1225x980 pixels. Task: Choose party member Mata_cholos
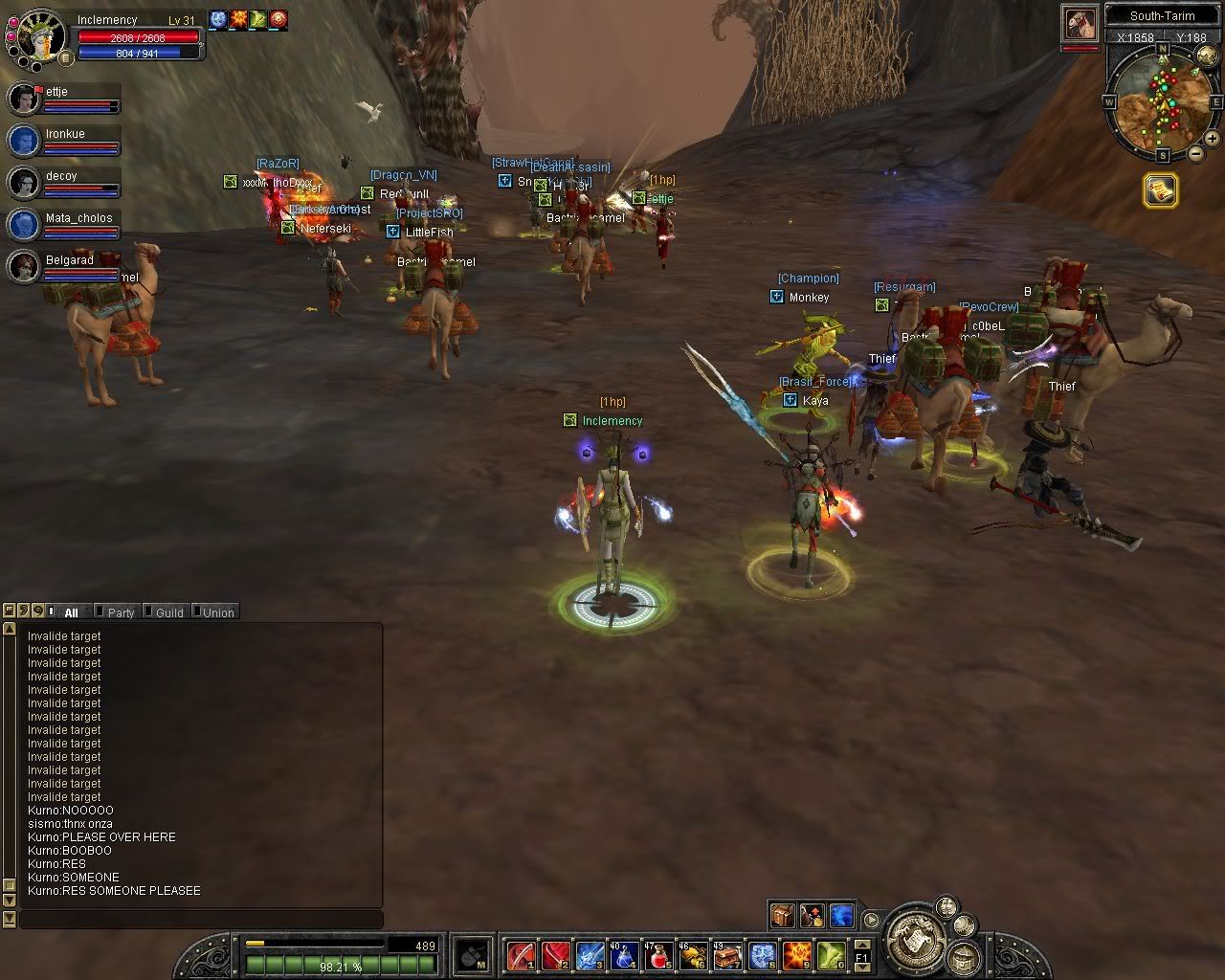point(25,225)
